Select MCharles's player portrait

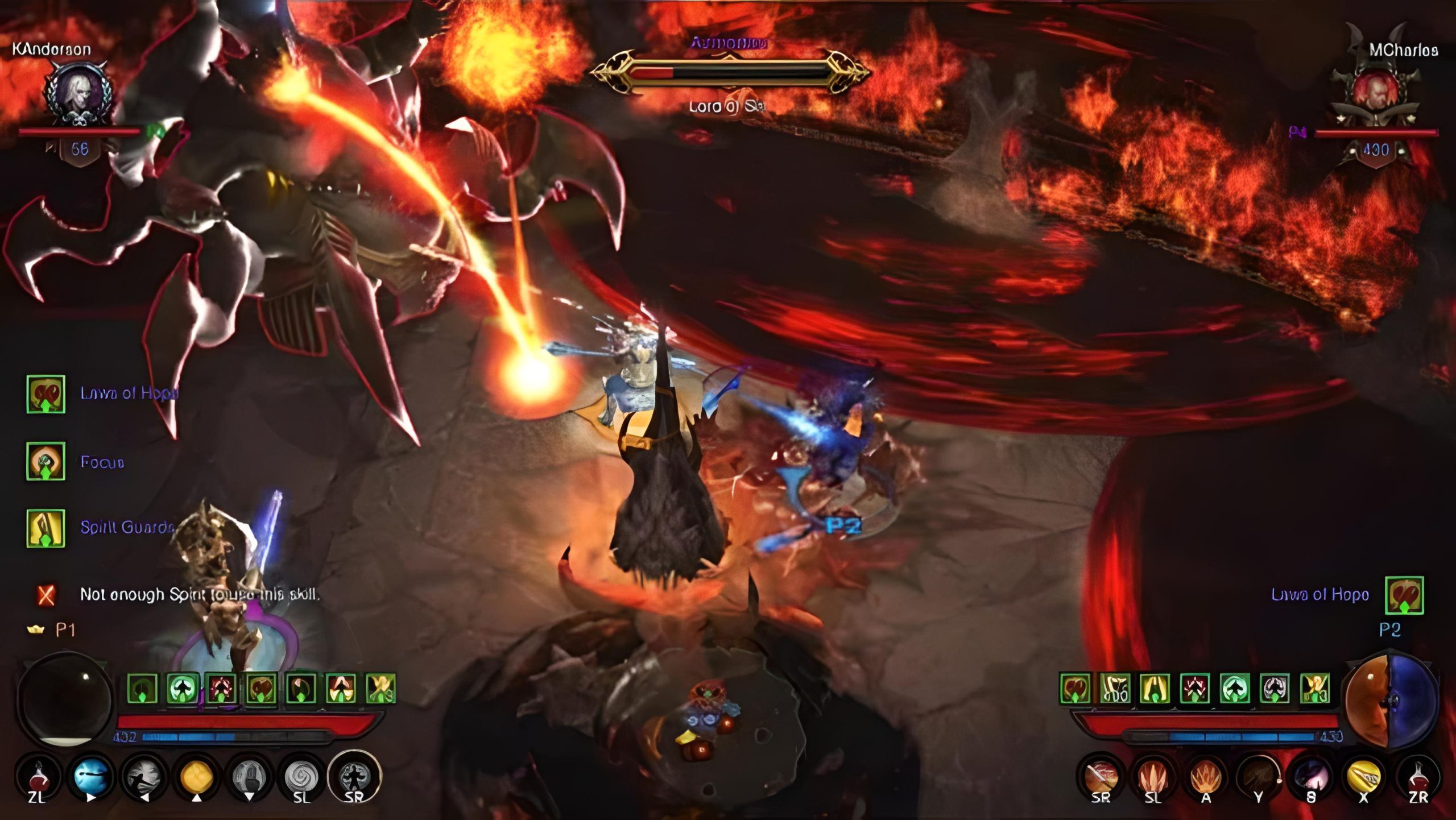pos(1375,92)
